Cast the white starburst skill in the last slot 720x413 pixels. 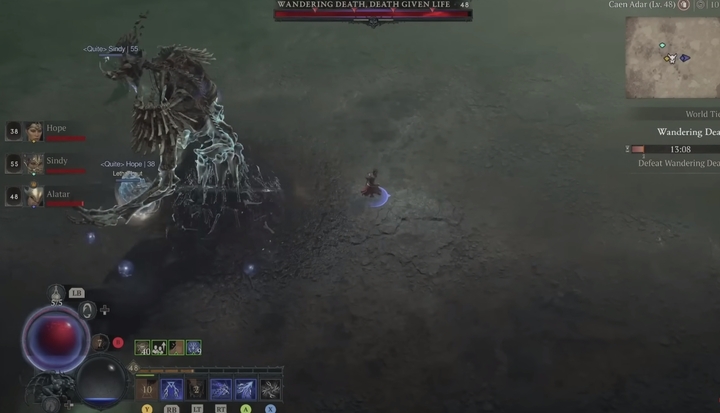[270, 389]
